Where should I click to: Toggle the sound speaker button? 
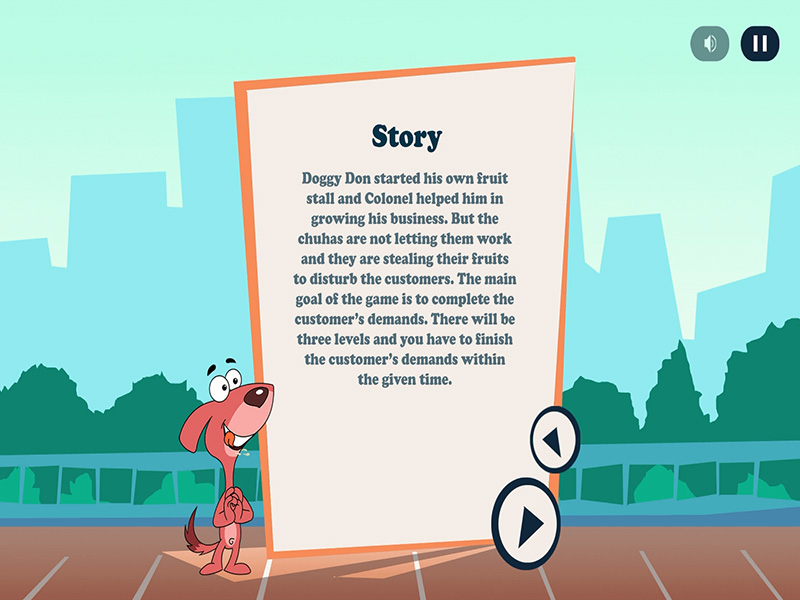click(710, 44)
